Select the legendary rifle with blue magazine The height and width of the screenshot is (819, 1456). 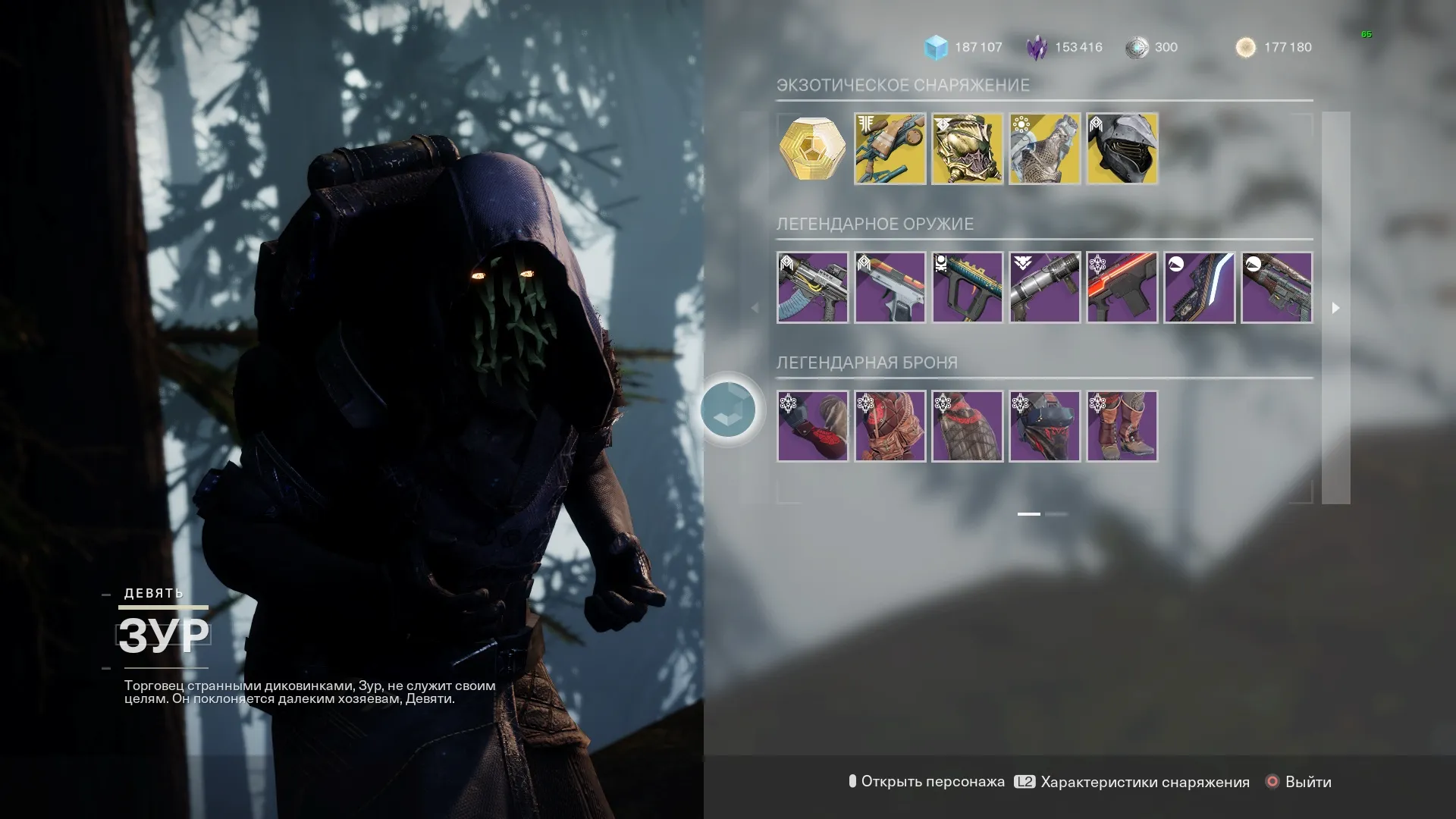click(812, 287)
